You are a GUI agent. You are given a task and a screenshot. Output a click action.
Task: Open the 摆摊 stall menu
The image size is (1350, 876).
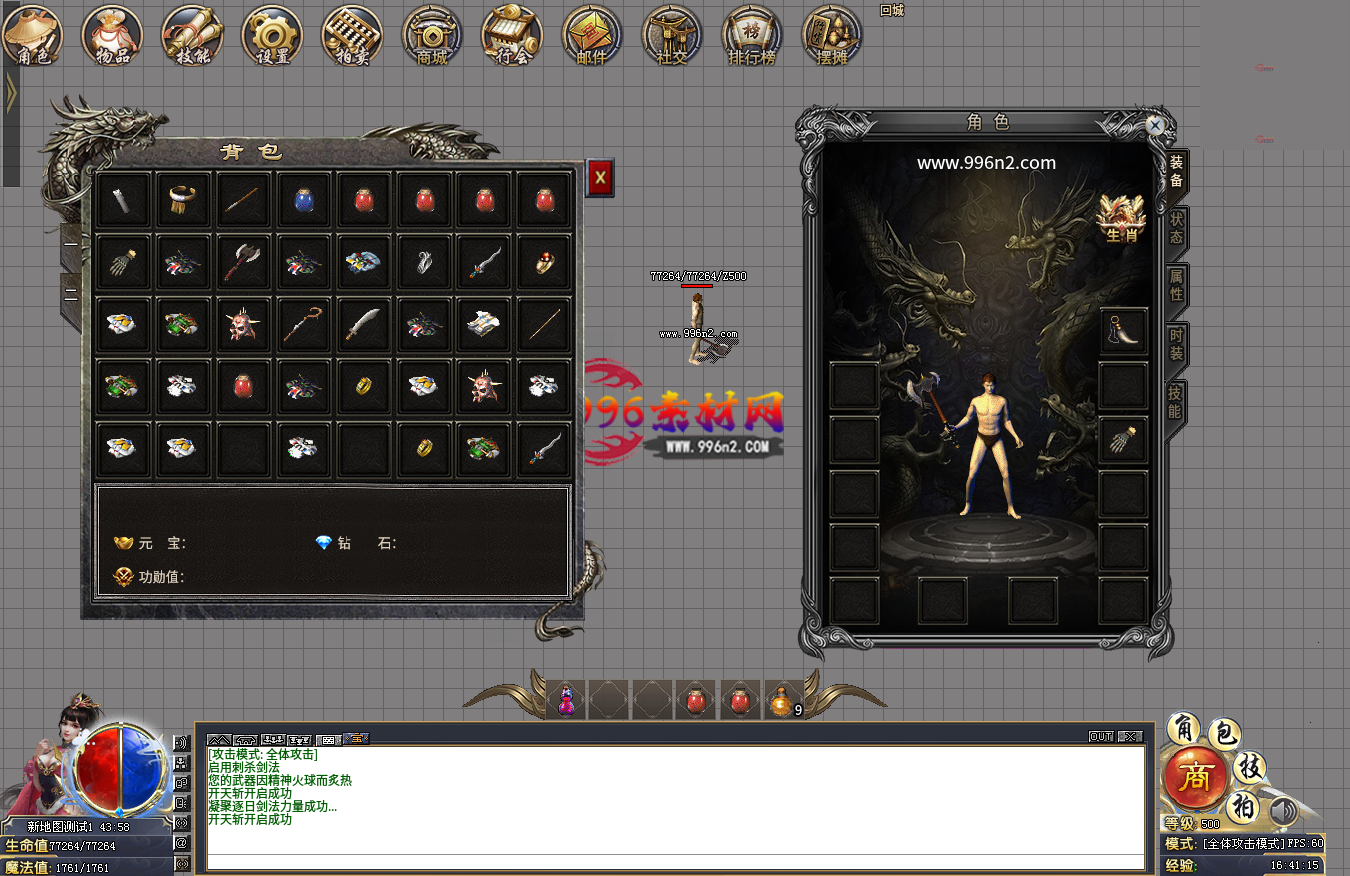tap(832, 36)
